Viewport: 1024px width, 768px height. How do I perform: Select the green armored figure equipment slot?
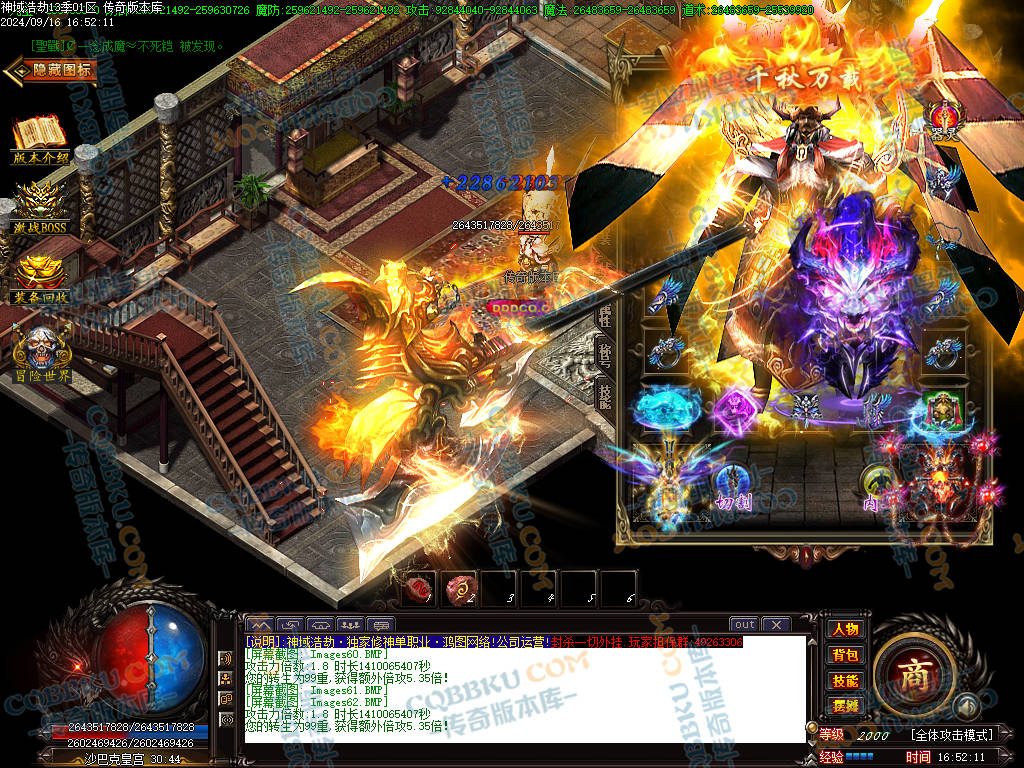point(940,410)
